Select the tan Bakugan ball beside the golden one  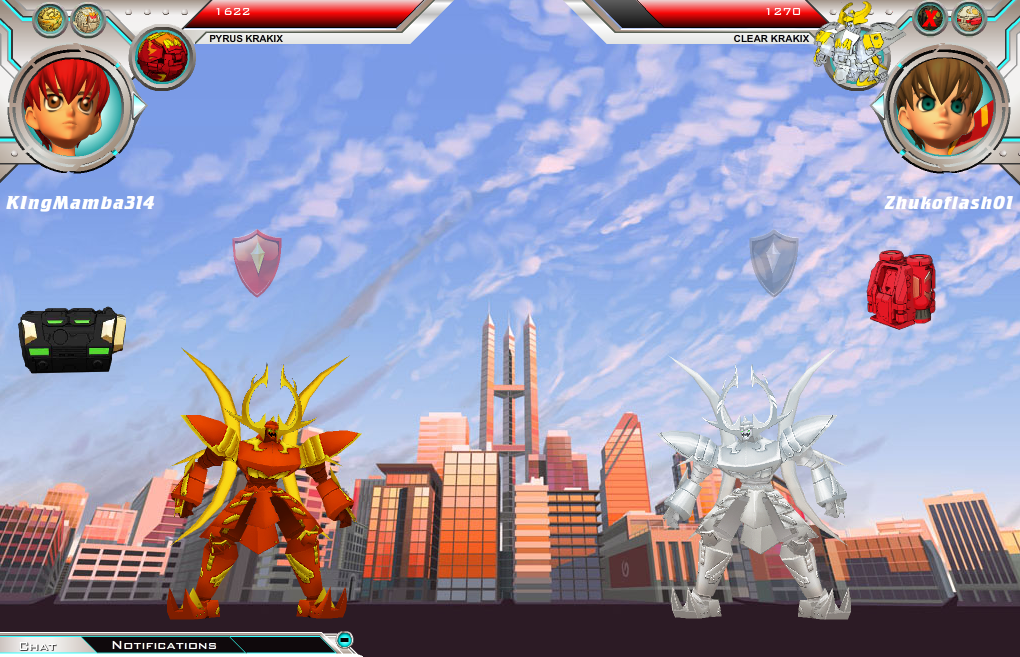87,19
